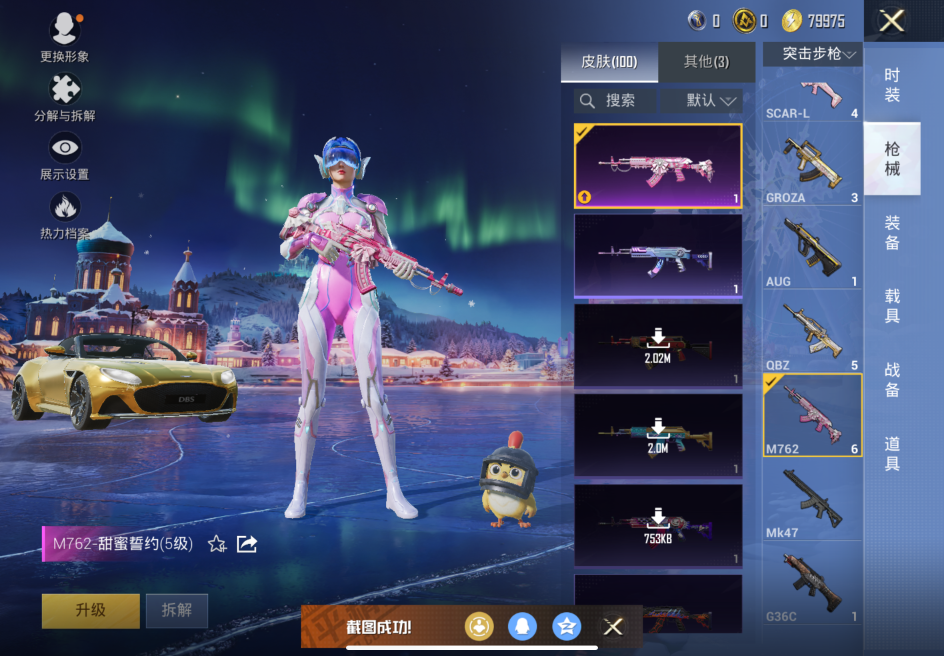Switch to the 载具 vehicles category
The width and height of the screenshot is (944, 656).
tap(892, 306)
